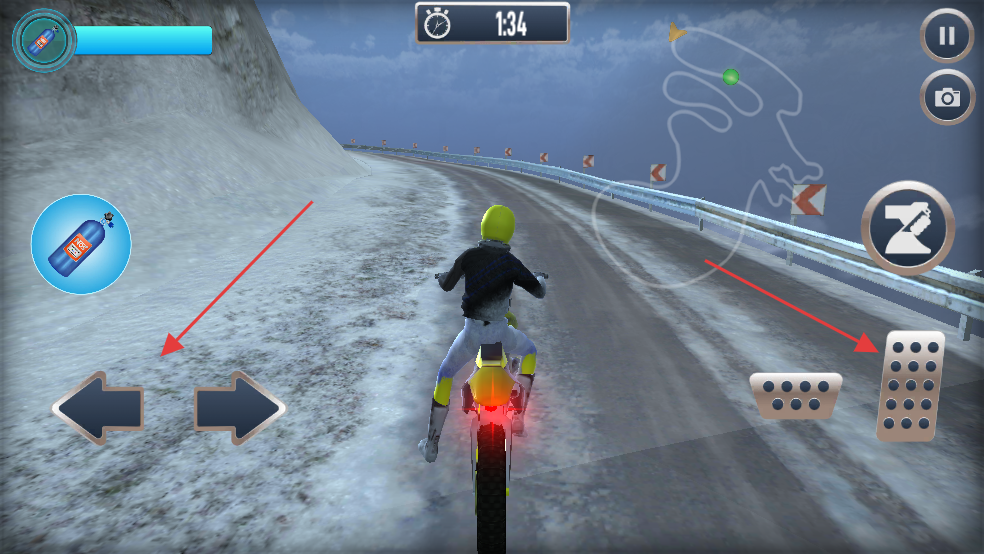Tap the camera view button
984x554 pixels.
[x=946, y=97]
